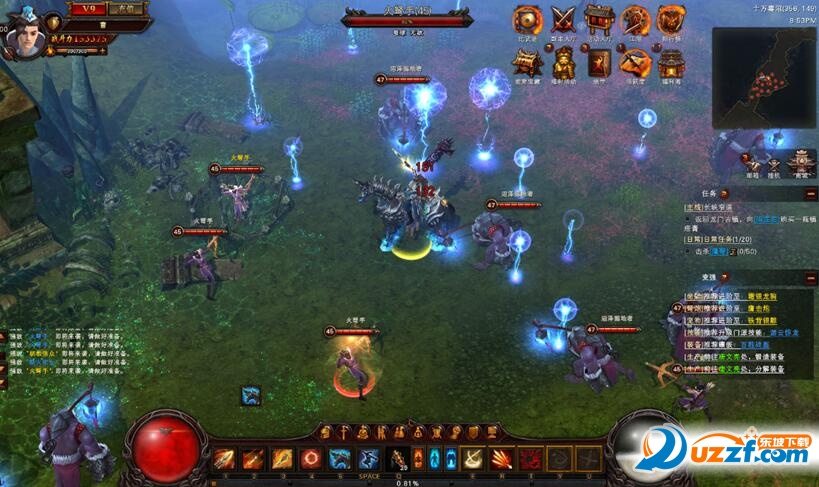Viewport: 819px width, 487px height.
Task: Open the temple icon below the minimap
Action: point(800,160)
